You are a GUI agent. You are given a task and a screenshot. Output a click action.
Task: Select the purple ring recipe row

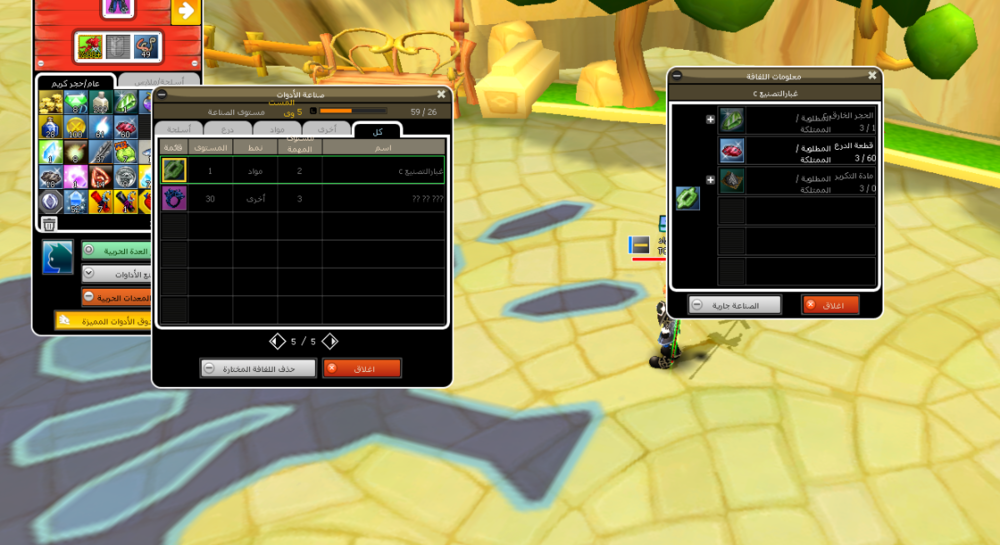pyautogui.click(x=303, y=198)
